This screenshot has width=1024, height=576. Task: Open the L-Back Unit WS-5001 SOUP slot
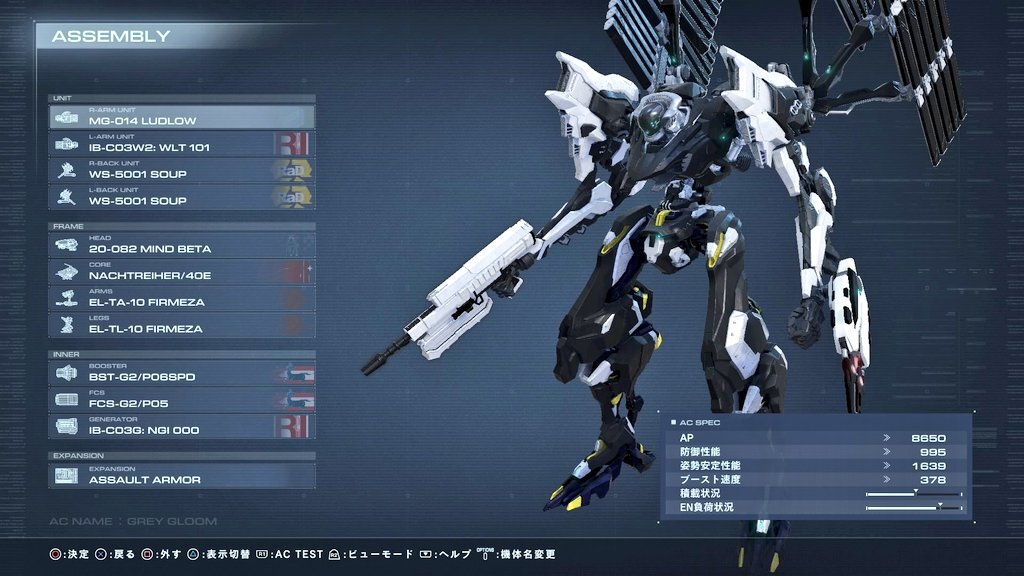point(181,197)
